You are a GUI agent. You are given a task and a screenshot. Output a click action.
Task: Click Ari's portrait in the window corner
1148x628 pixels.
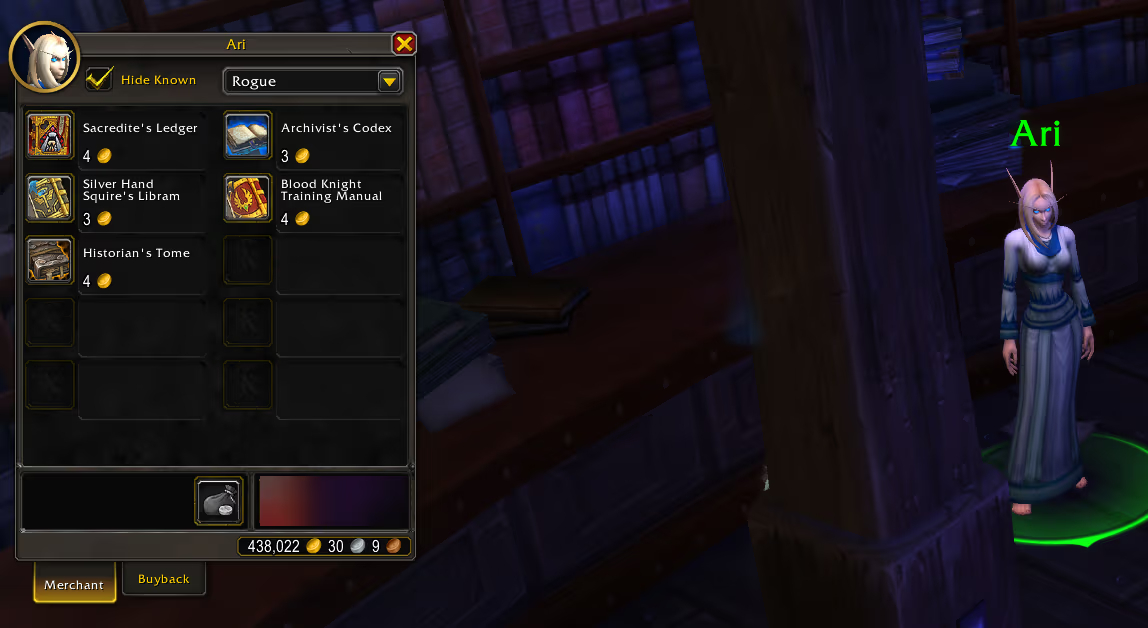[x=44, y=58]
